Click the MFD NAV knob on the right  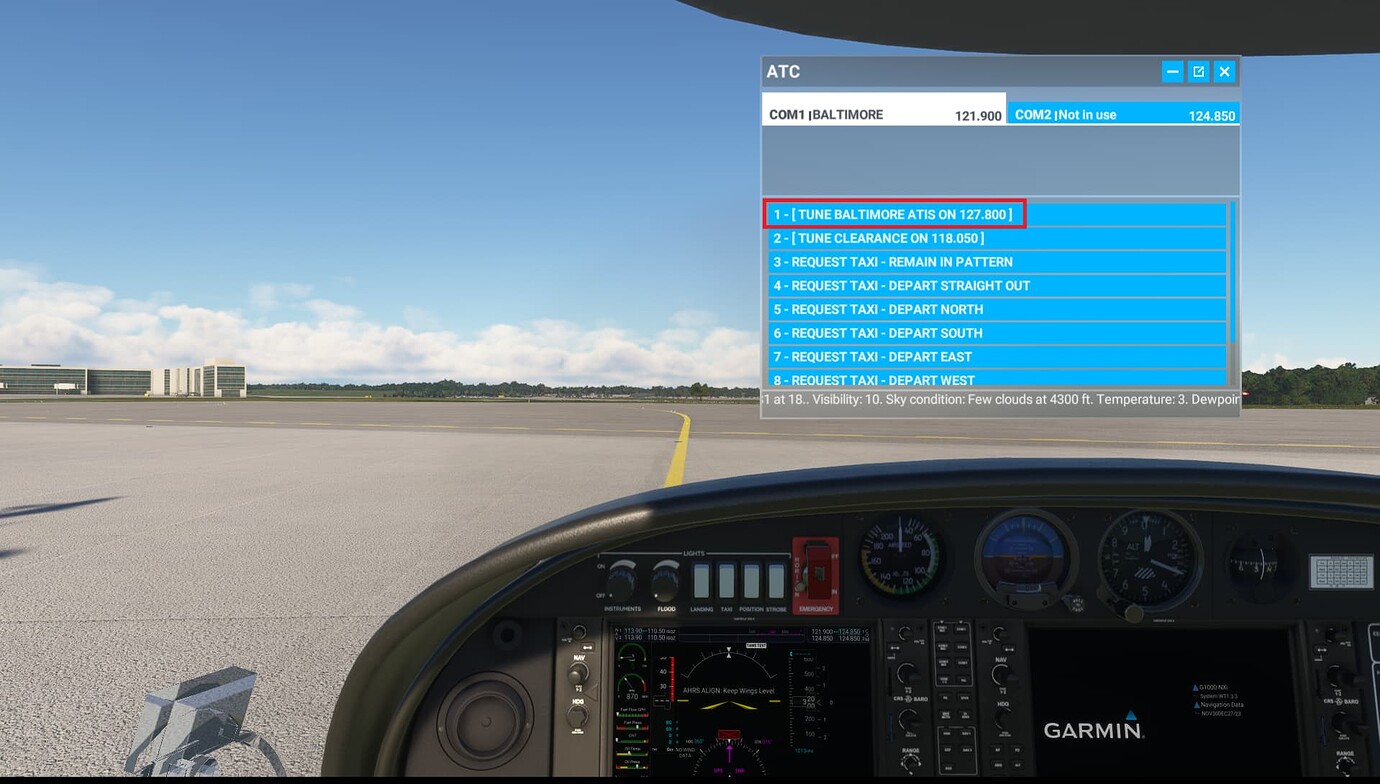click(x=1001, y=674)
